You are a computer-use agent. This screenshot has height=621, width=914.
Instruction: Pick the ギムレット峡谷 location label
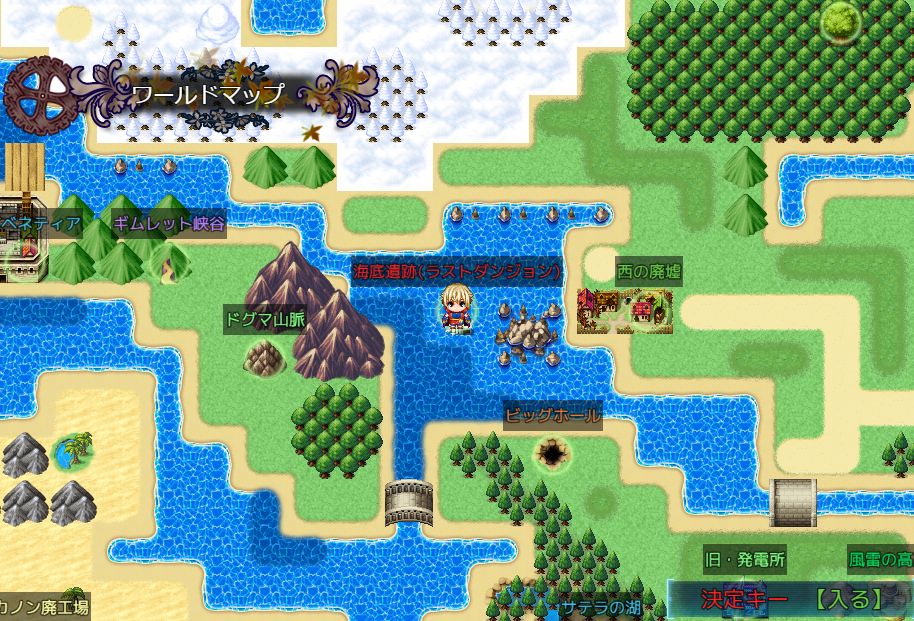(x=168, y=223)
